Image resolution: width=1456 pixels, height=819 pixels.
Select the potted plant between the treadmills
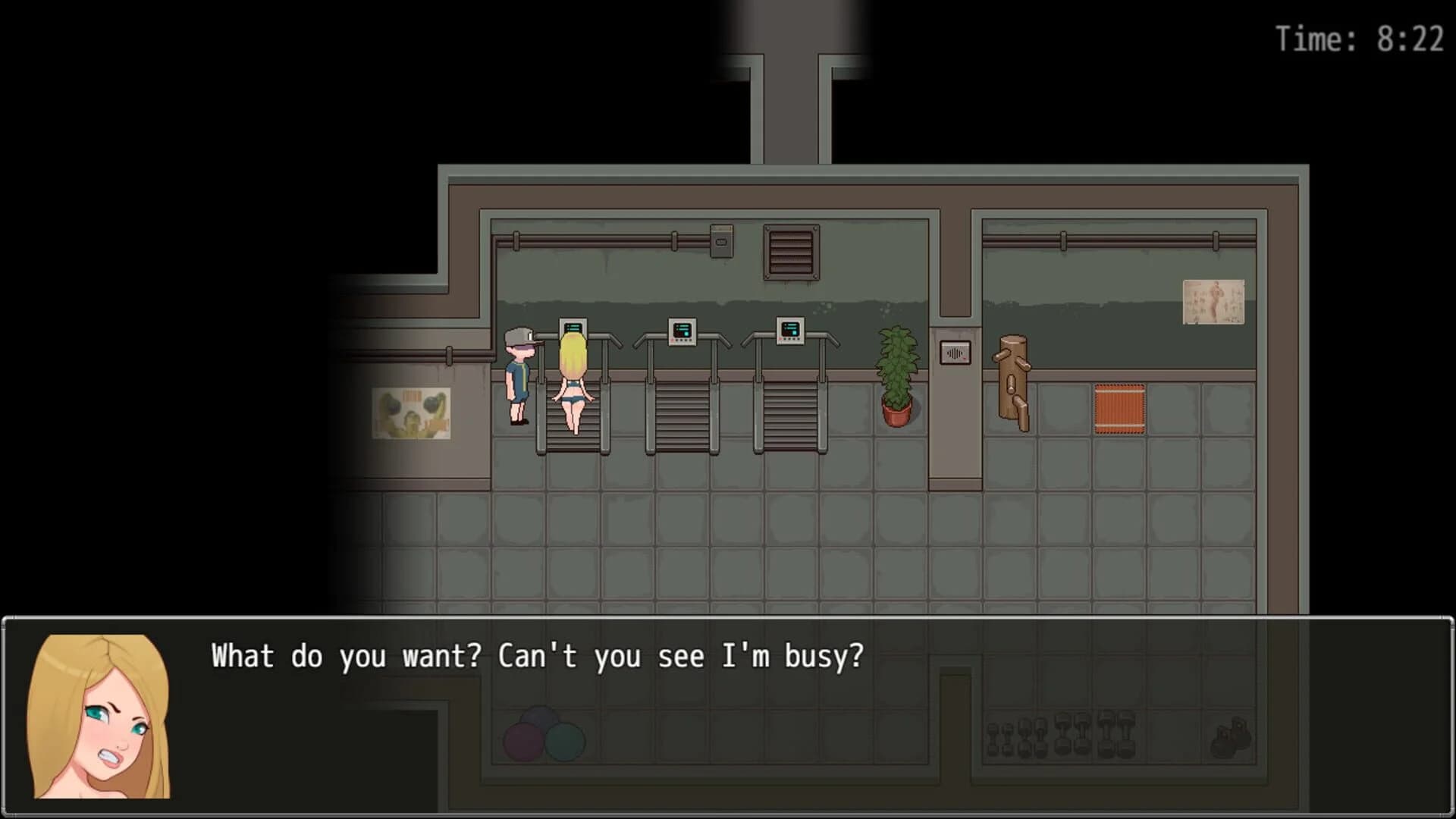896,372
